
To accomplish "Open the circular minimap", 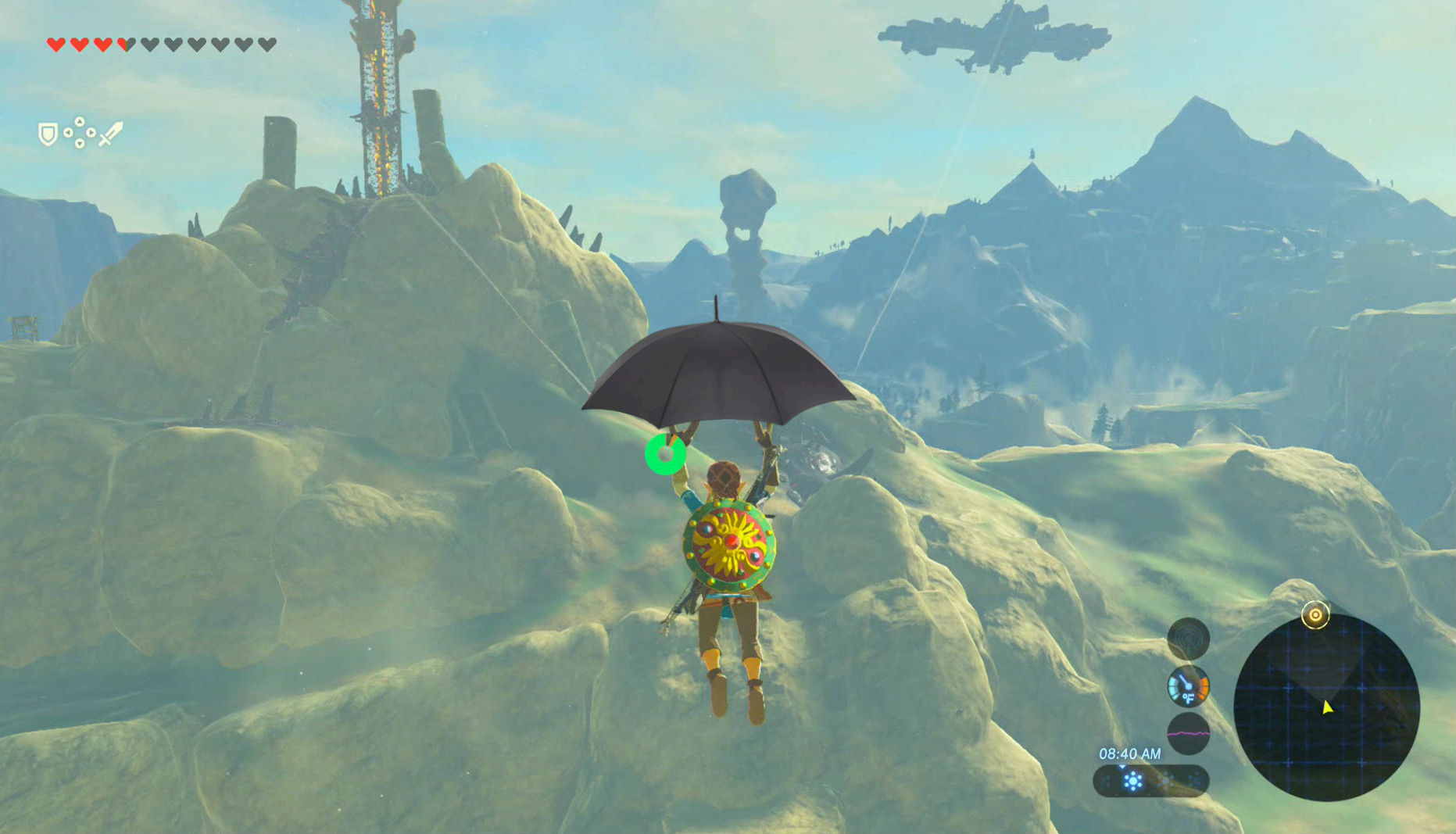I will click(x=1326, y=708).
